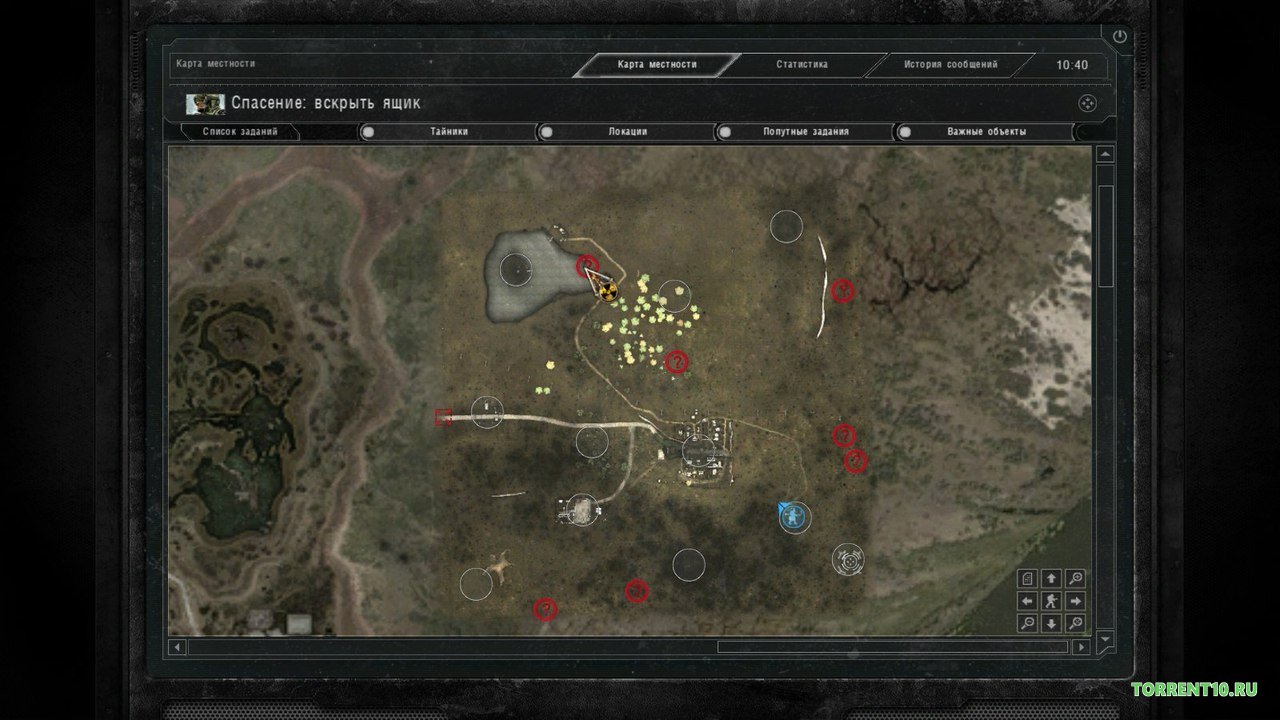Zoom in the map with the plus magnifier
This screenshot has height=720, width=1280.
coord(1075,578)
